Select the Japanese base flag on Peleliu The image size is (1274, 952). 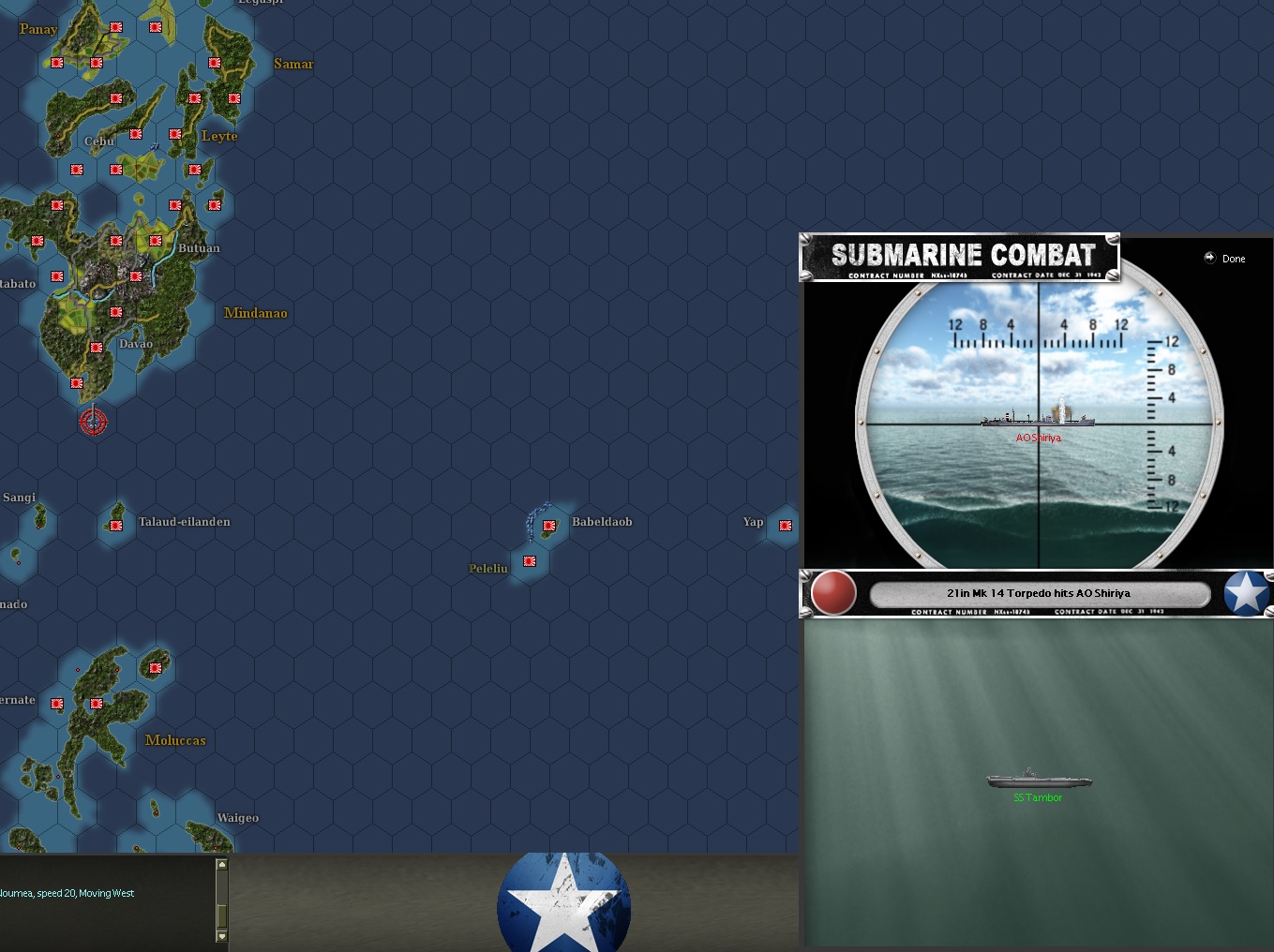(x=530, y=561)
